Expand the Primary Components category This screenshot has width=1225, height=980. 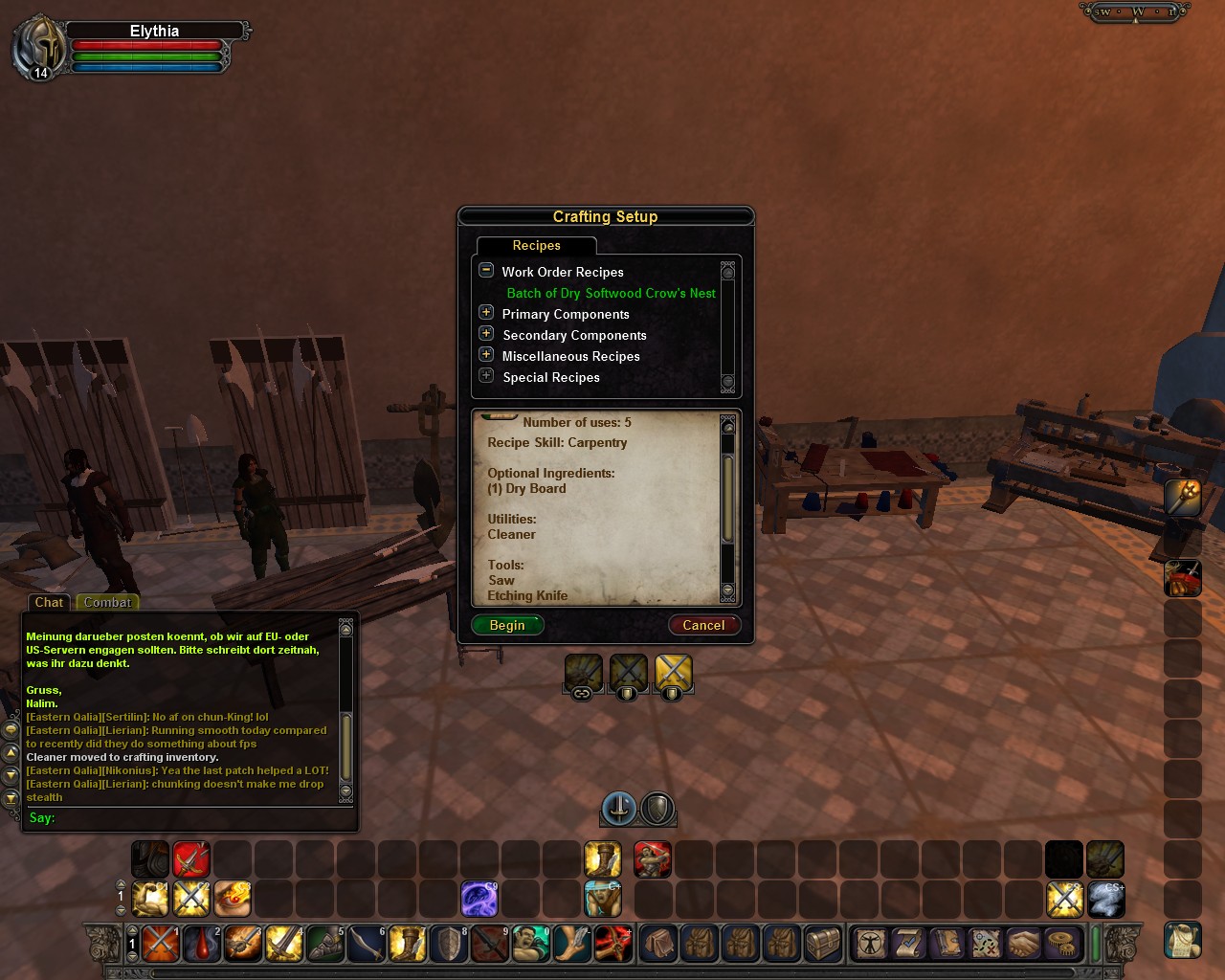[486, 313]
